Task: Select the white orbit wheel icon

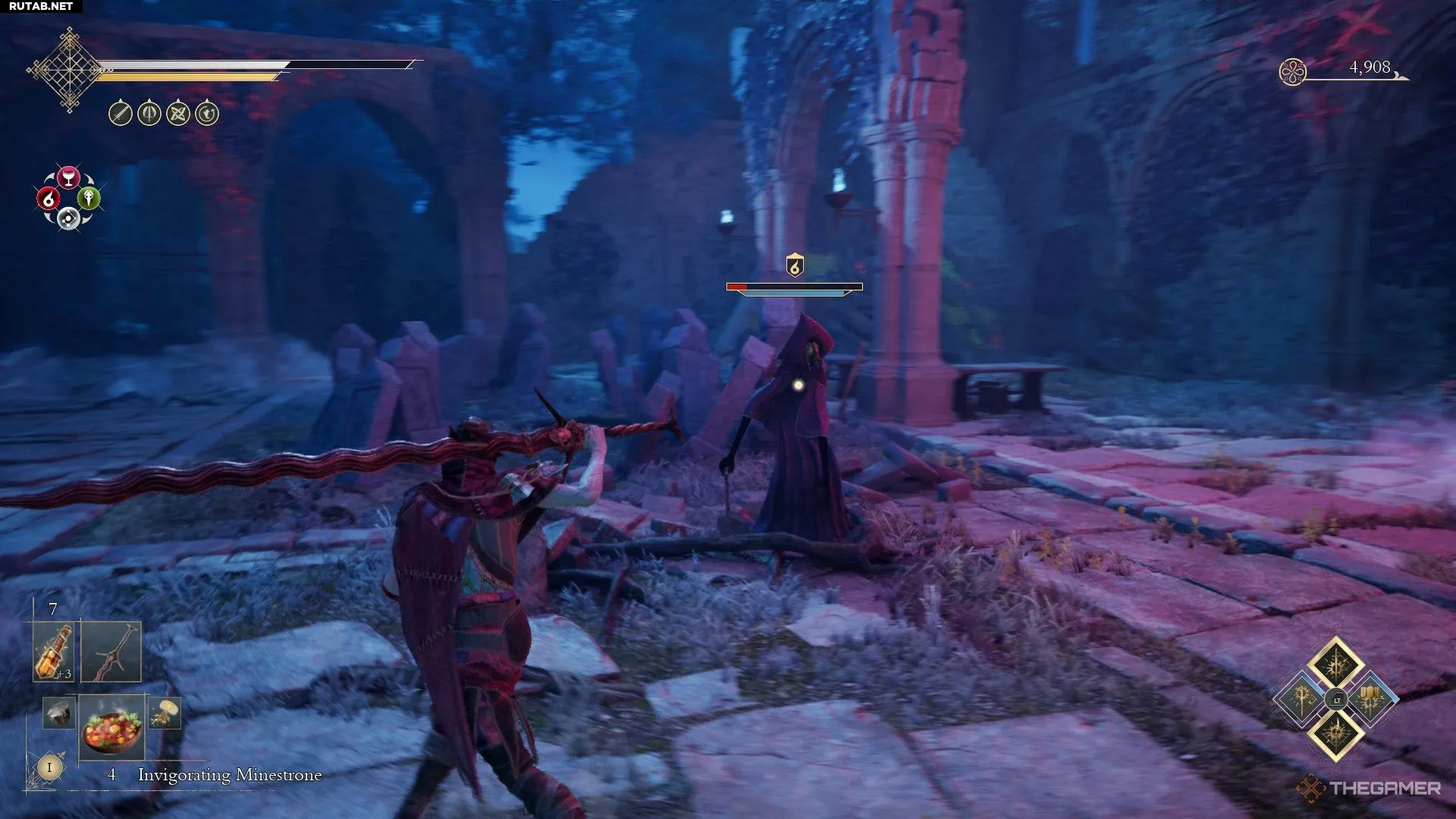Action: 69,219
